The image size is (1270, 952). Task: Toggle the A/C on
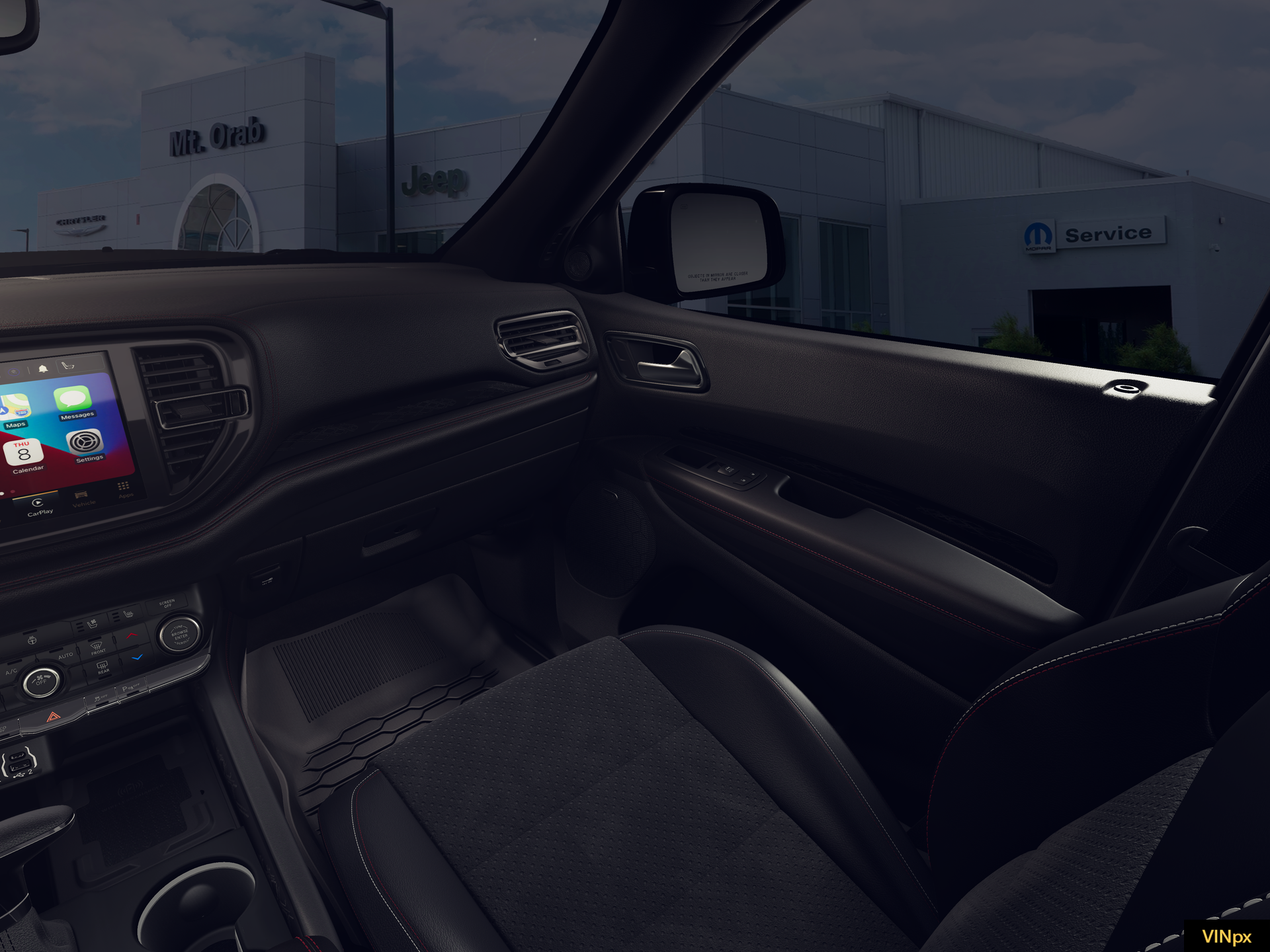click(x=11, y=672)
